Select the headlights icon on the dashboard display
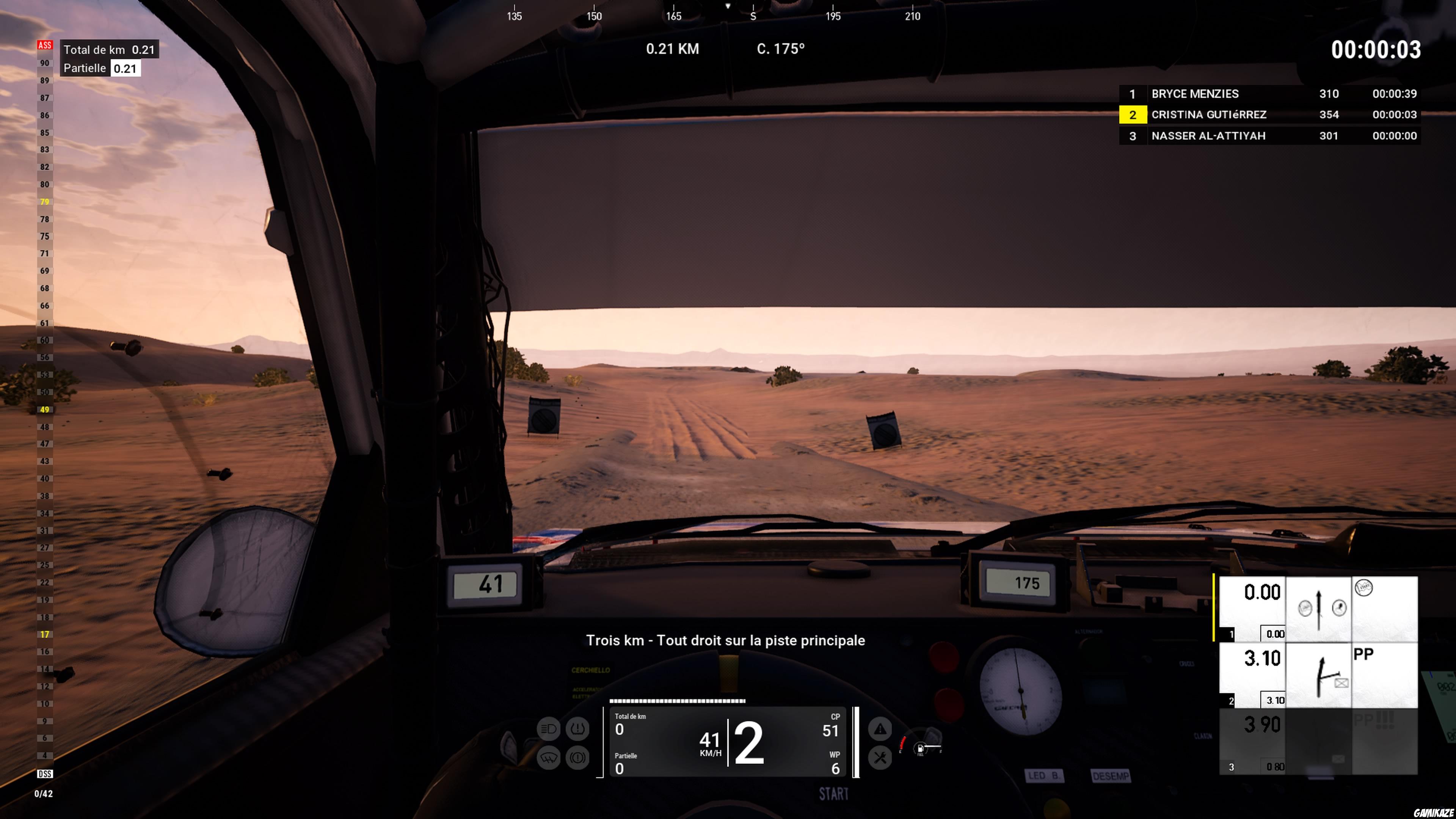This screenshot has height=819, width=1456. [x=549, y=729]
